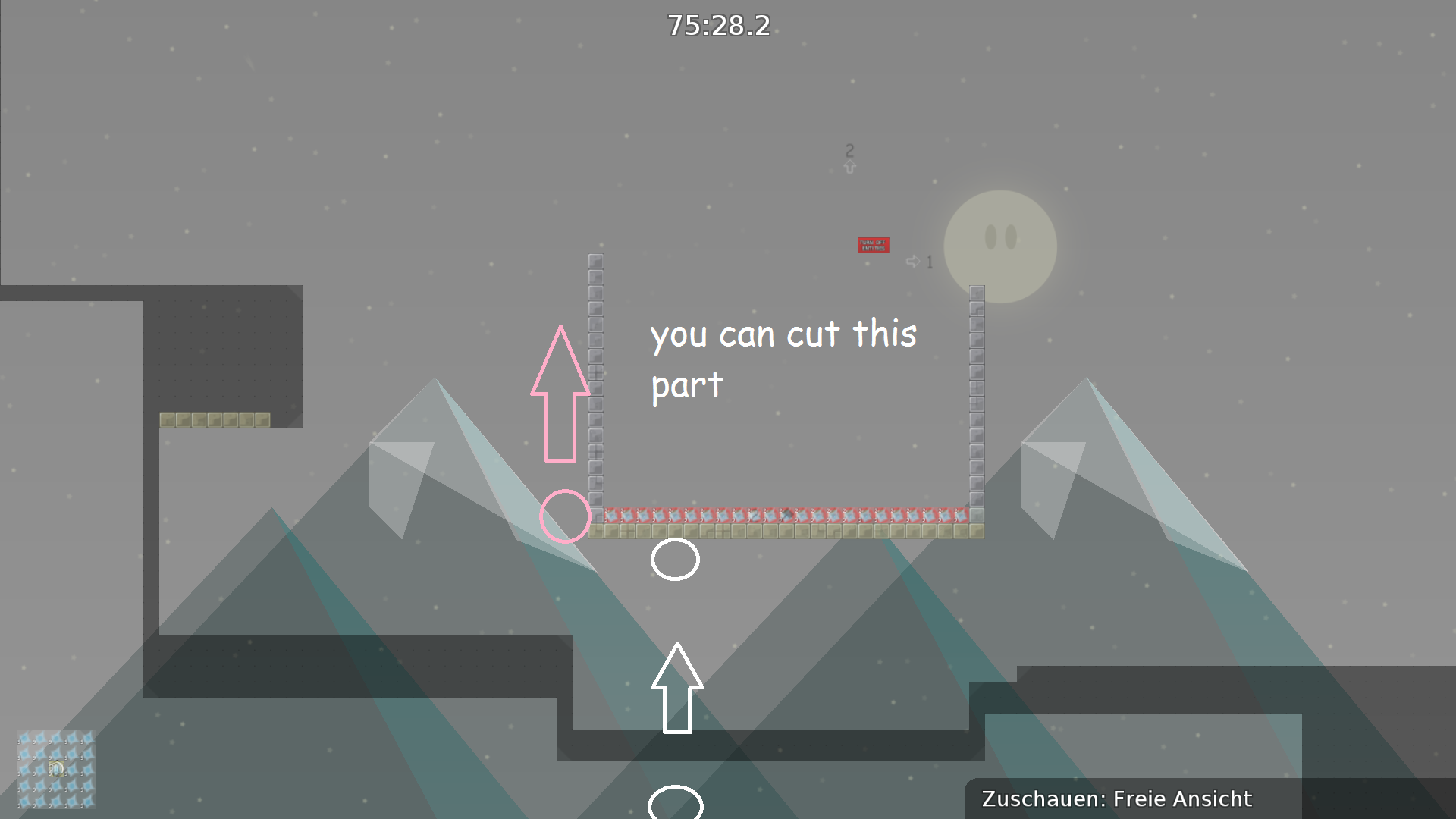Click the topmost metal block of the right wall
The image size is (1456, 819).
pyautogui.click(x=977, y=292)
